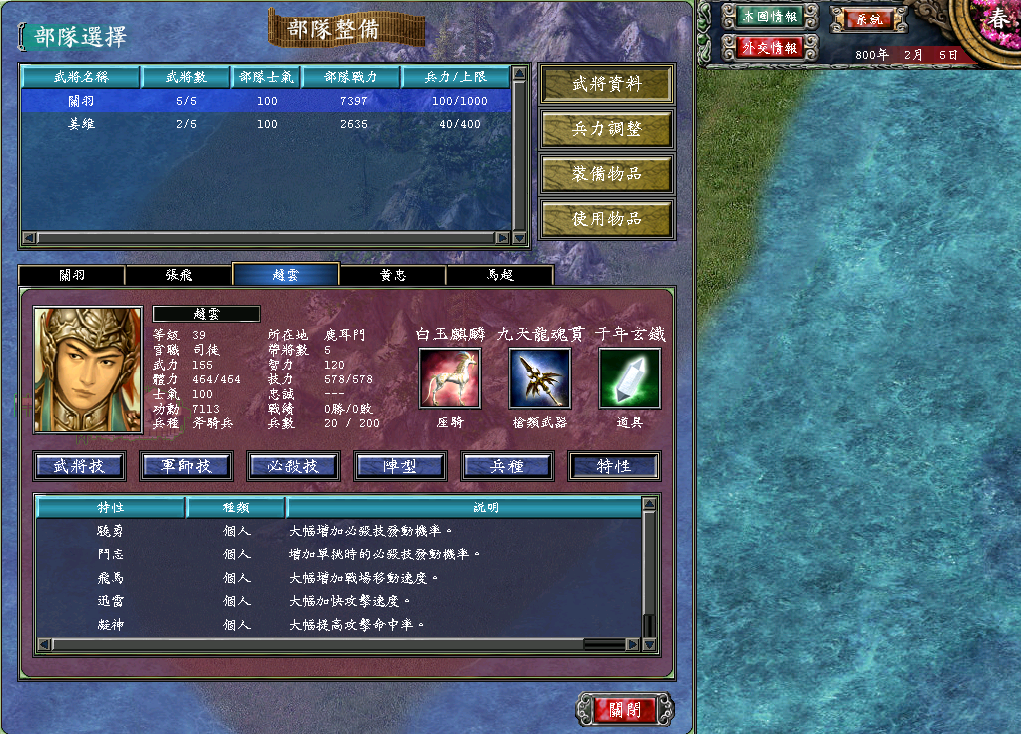
Task: Switch to the 張飛 general tab
Action: [178, 275]
